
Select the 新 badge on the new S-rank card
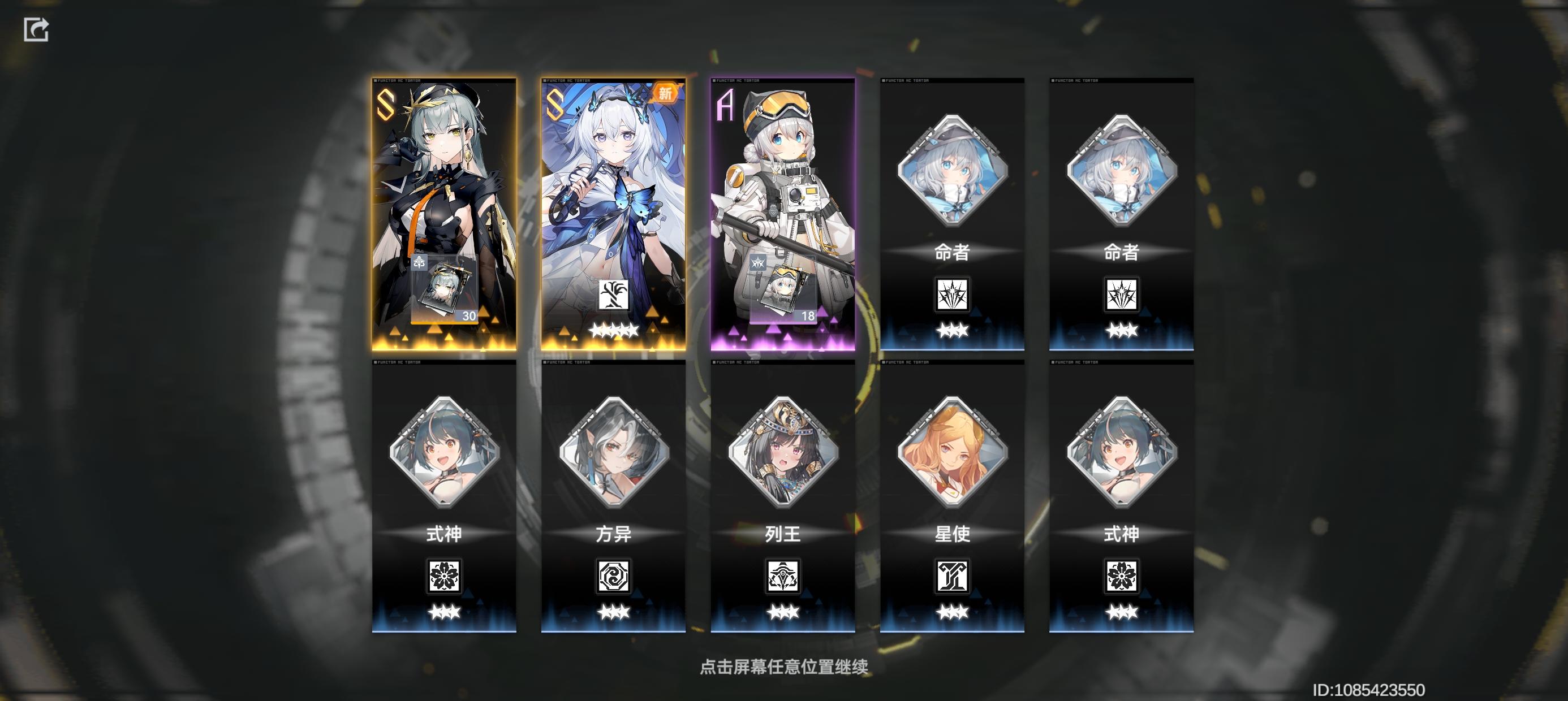[665, 93]
